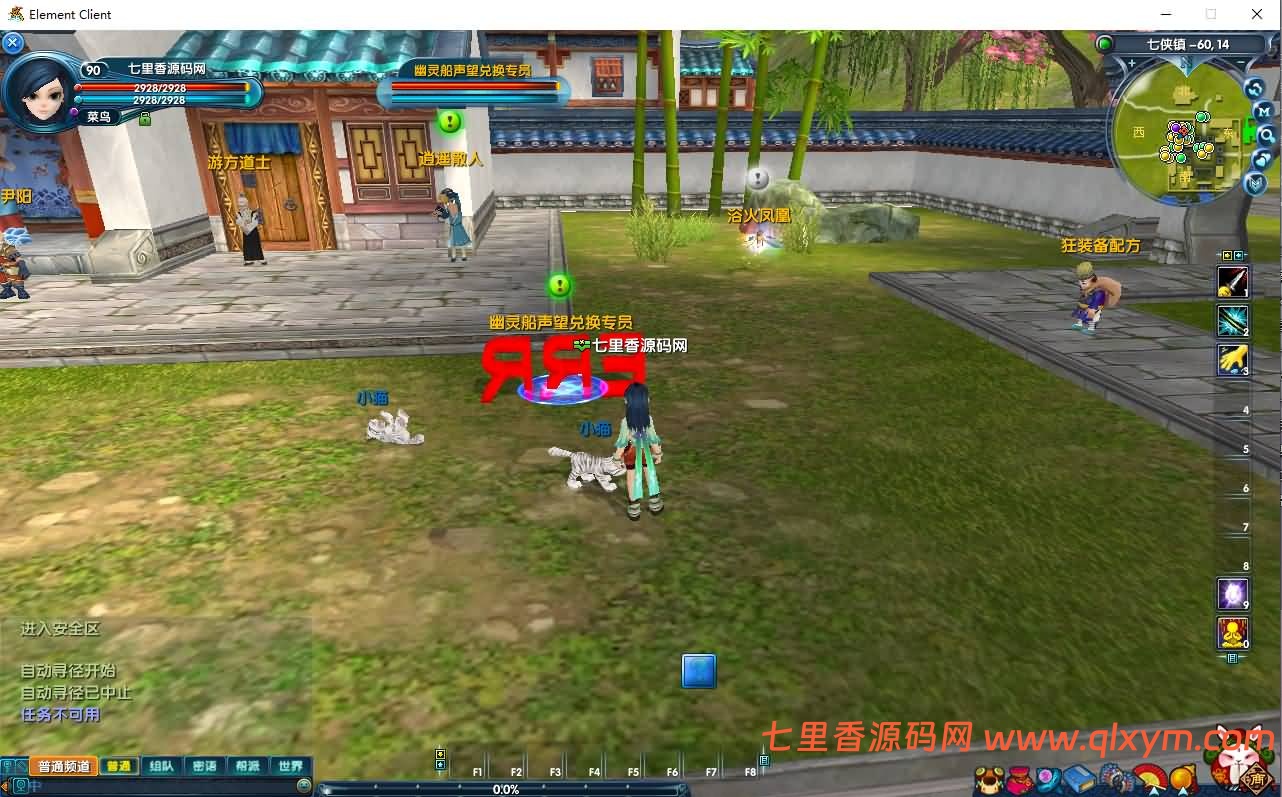Switch to the 世界 chat tab
The image size is (1282, 797).
click(289, 766)
